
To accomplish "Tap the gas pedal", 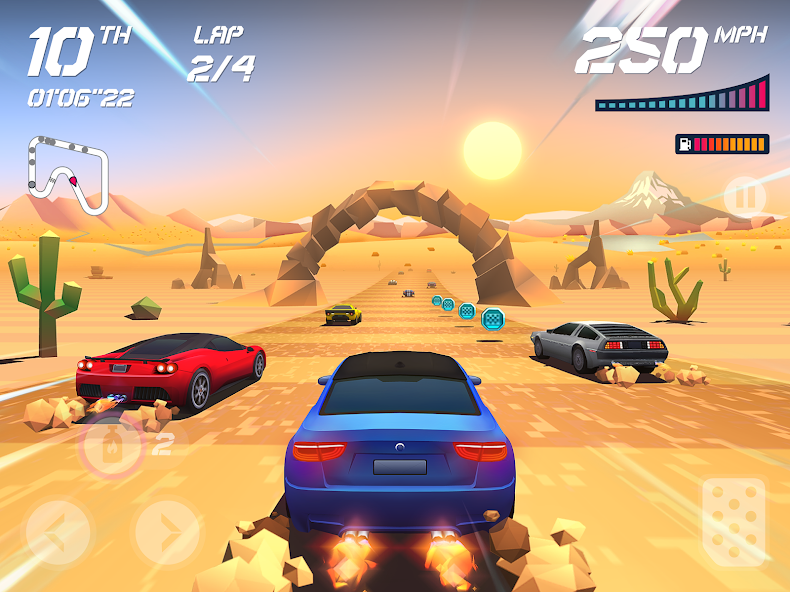I will coord(733,523).
